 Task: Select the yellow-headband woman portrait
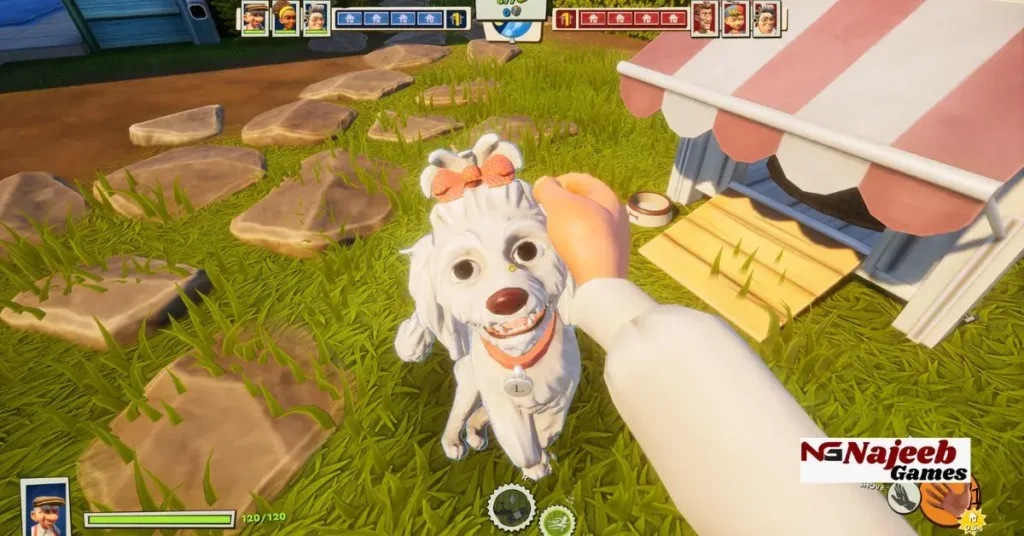pyautogui.click(x=285, y=18)
